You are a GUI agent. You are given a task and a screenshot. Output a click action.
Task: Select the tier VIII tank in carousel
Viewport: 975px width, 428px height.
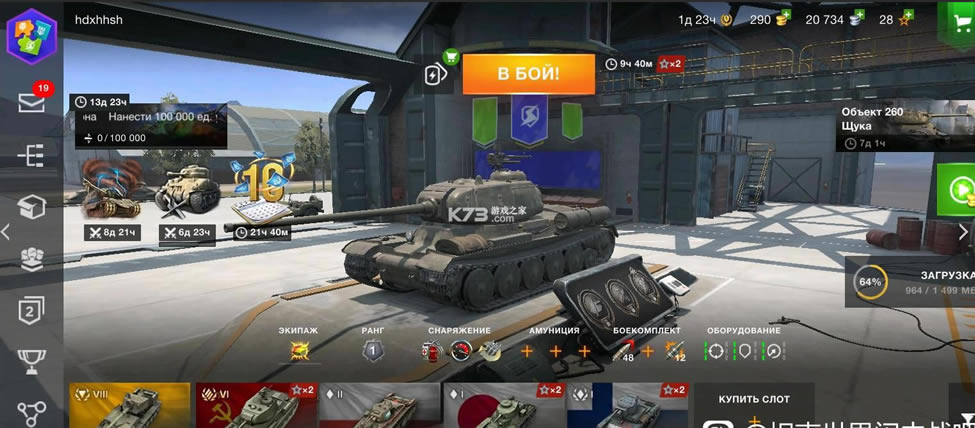pos(129,405)
